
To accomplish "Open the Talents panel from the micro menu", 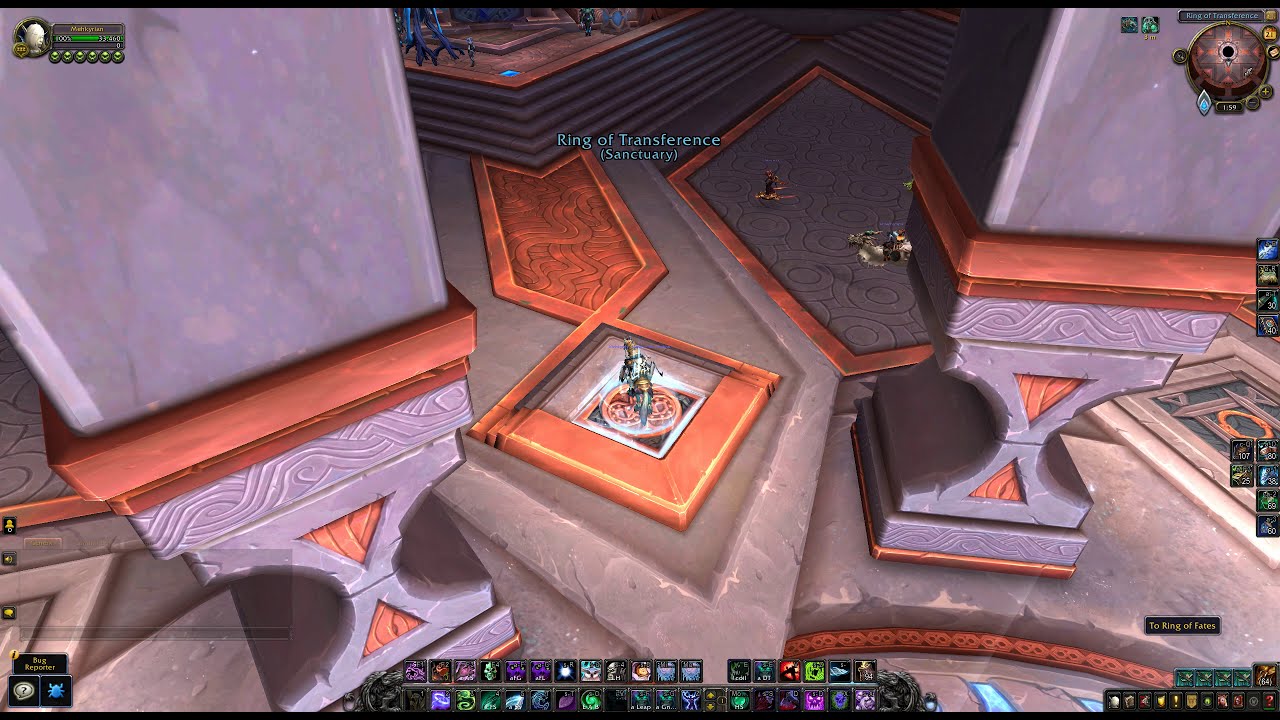I will coord(1144,701).
